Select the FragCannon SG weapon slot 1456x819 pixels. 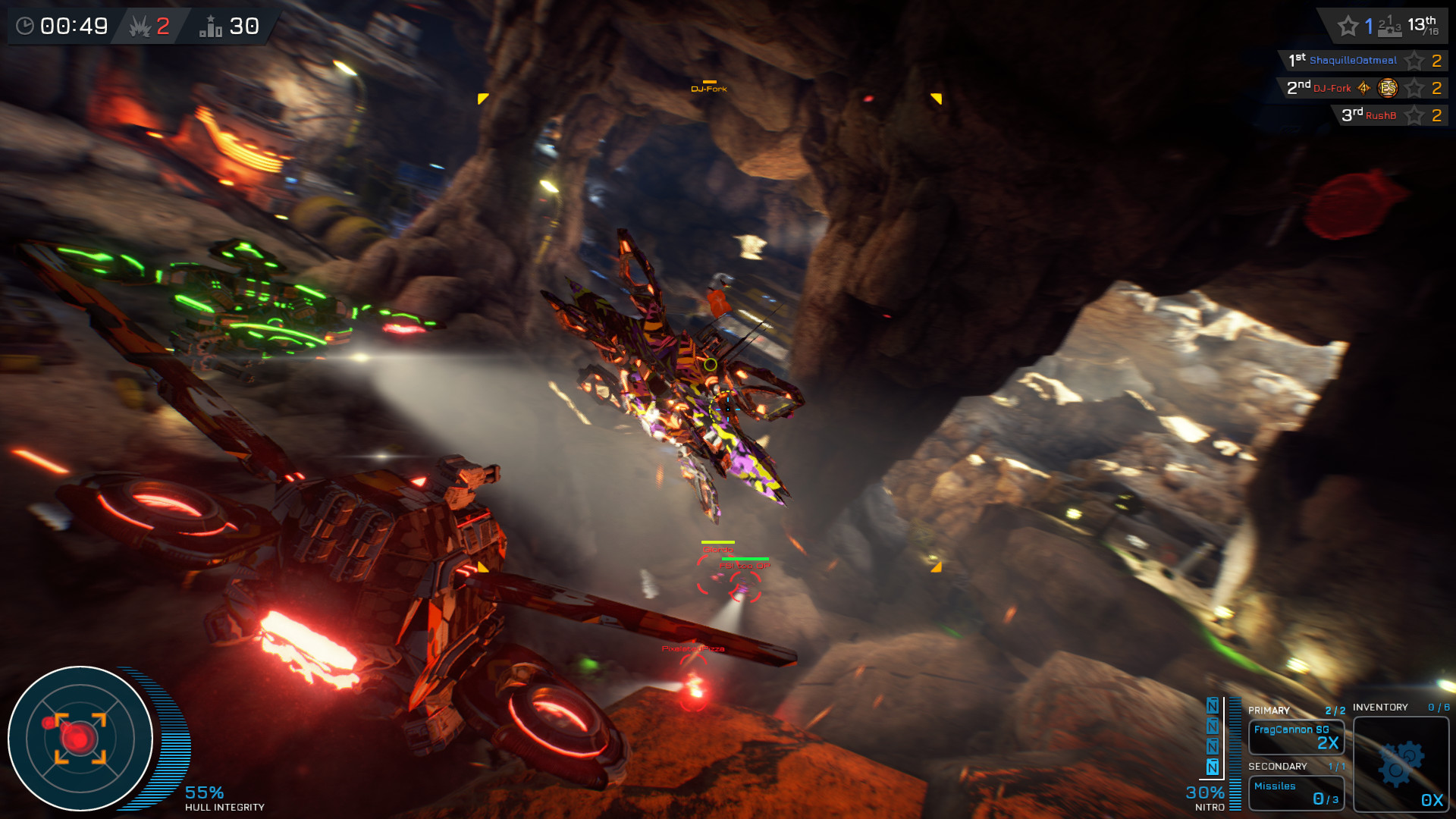click(1297, 736)
